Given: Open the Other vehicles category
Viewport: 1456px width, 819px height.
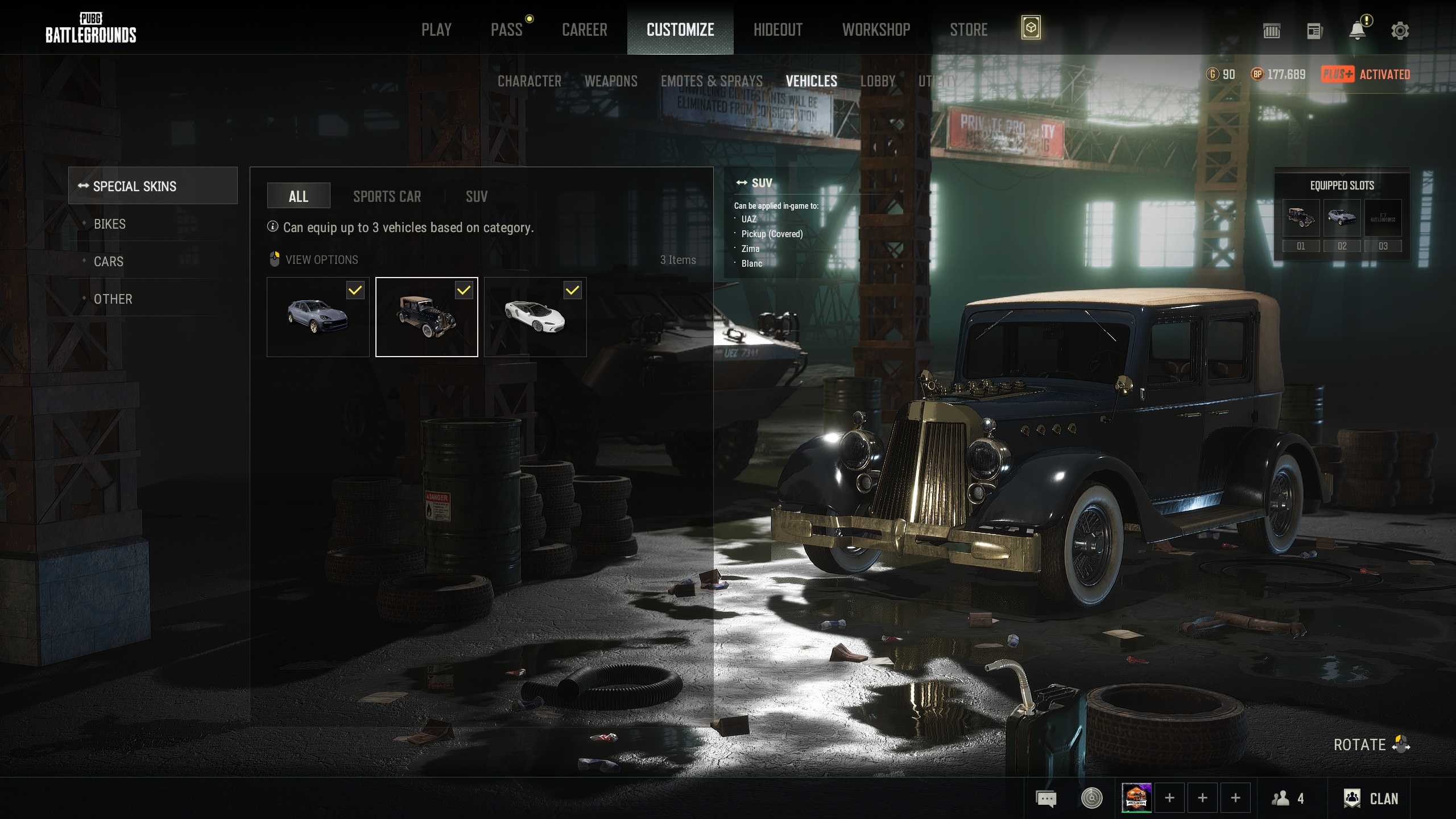Looking at the screenshot, I should [x=113, y=299].
